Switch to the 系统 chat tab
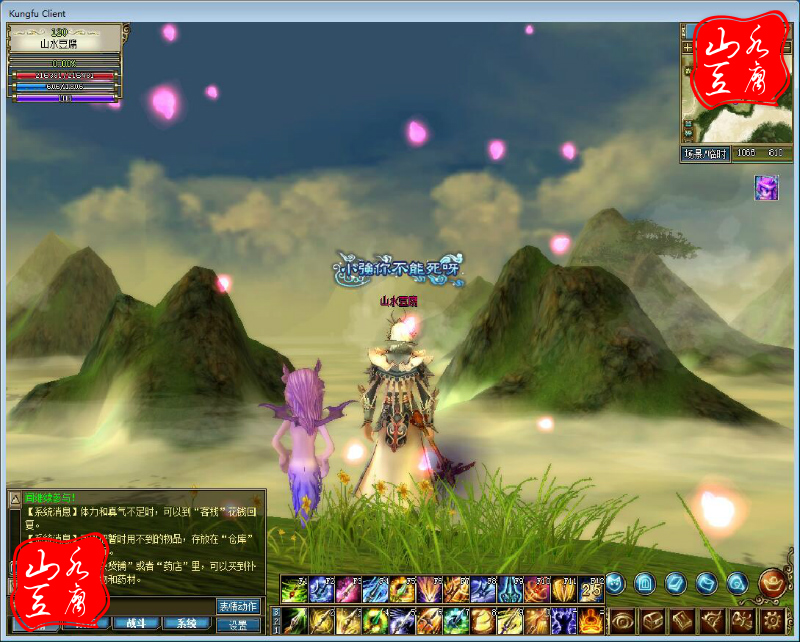This screenshot has width=800, height=642. click(186, 622)
